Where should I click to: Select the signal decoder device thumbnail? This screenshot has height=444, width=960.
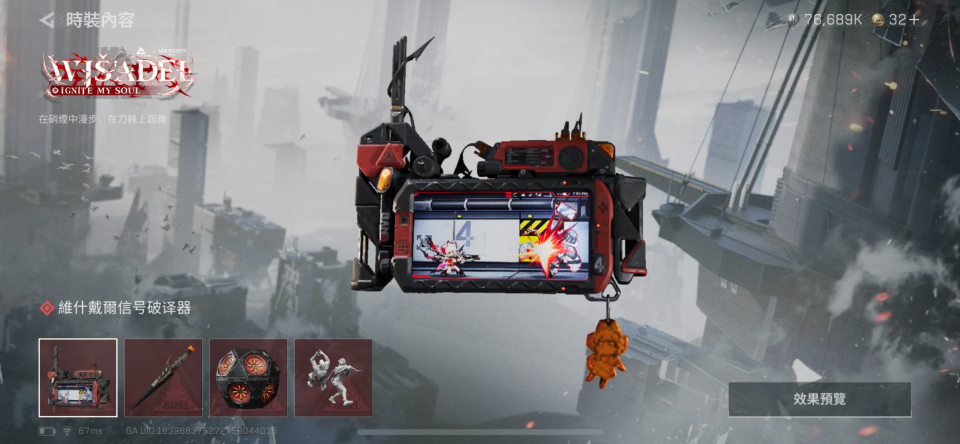(x=78, y=377)
